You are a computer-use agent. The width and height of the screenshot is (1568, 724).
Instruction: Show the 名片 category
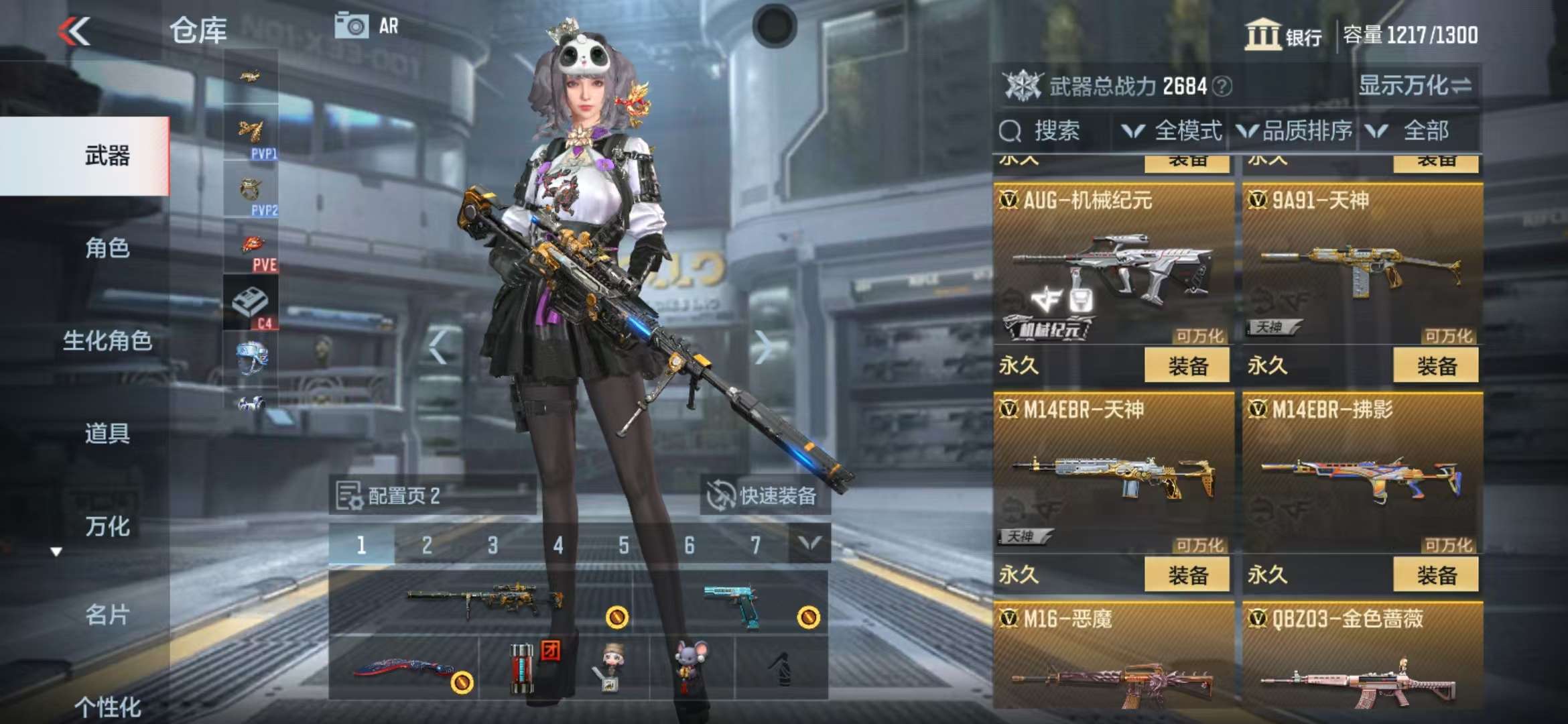click(107, 615)
